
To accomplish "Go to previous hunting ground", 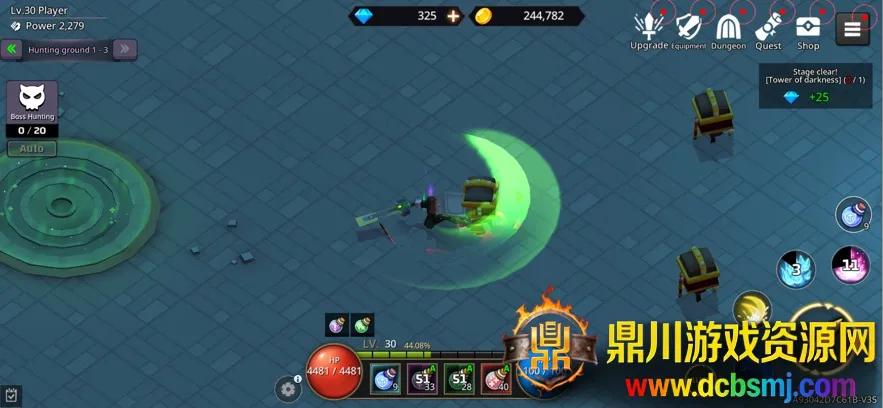I will tap(12, 49).
